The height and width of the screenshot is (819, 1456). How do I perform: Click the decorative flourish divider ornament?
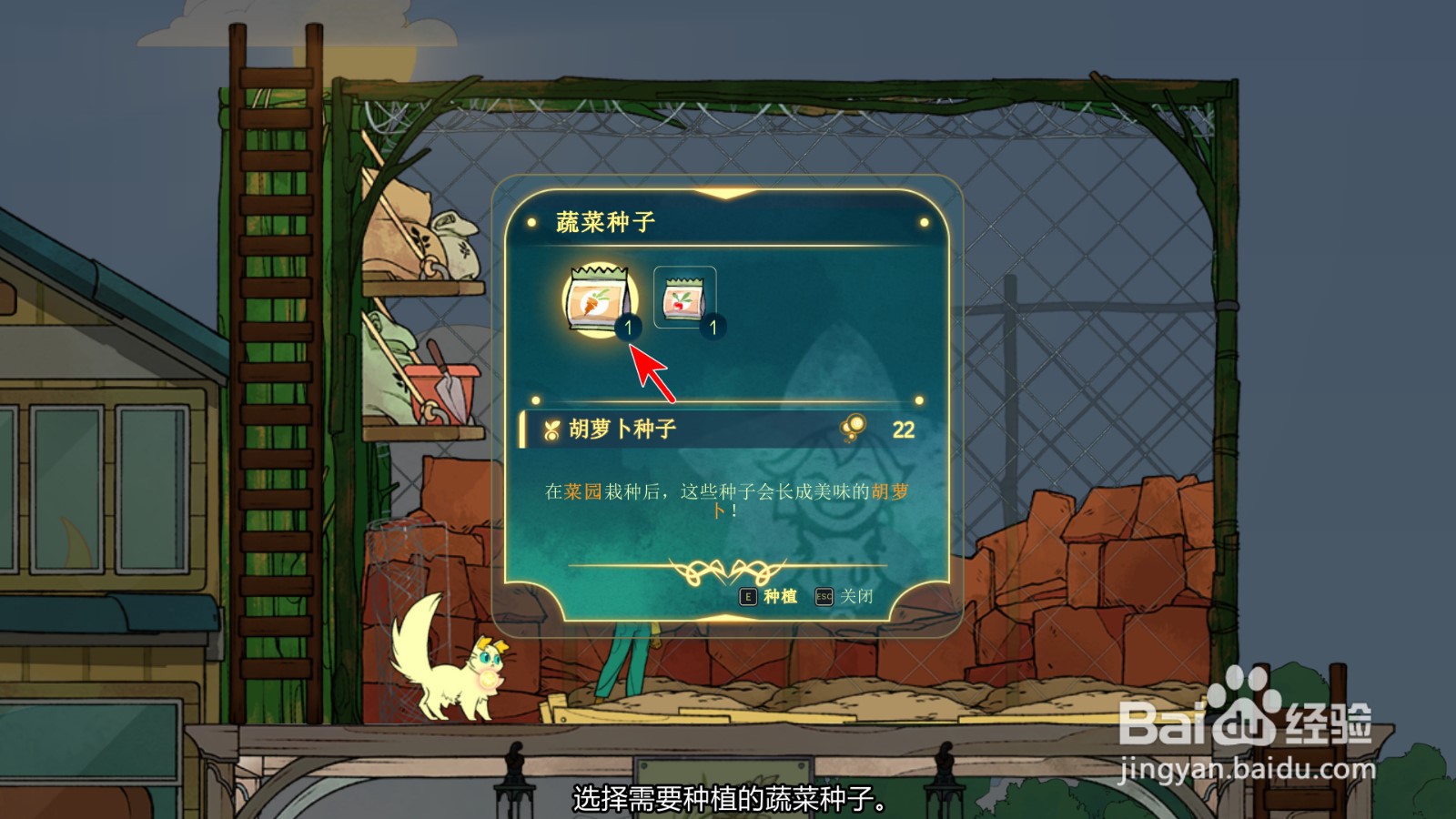[x=728, y=572]
